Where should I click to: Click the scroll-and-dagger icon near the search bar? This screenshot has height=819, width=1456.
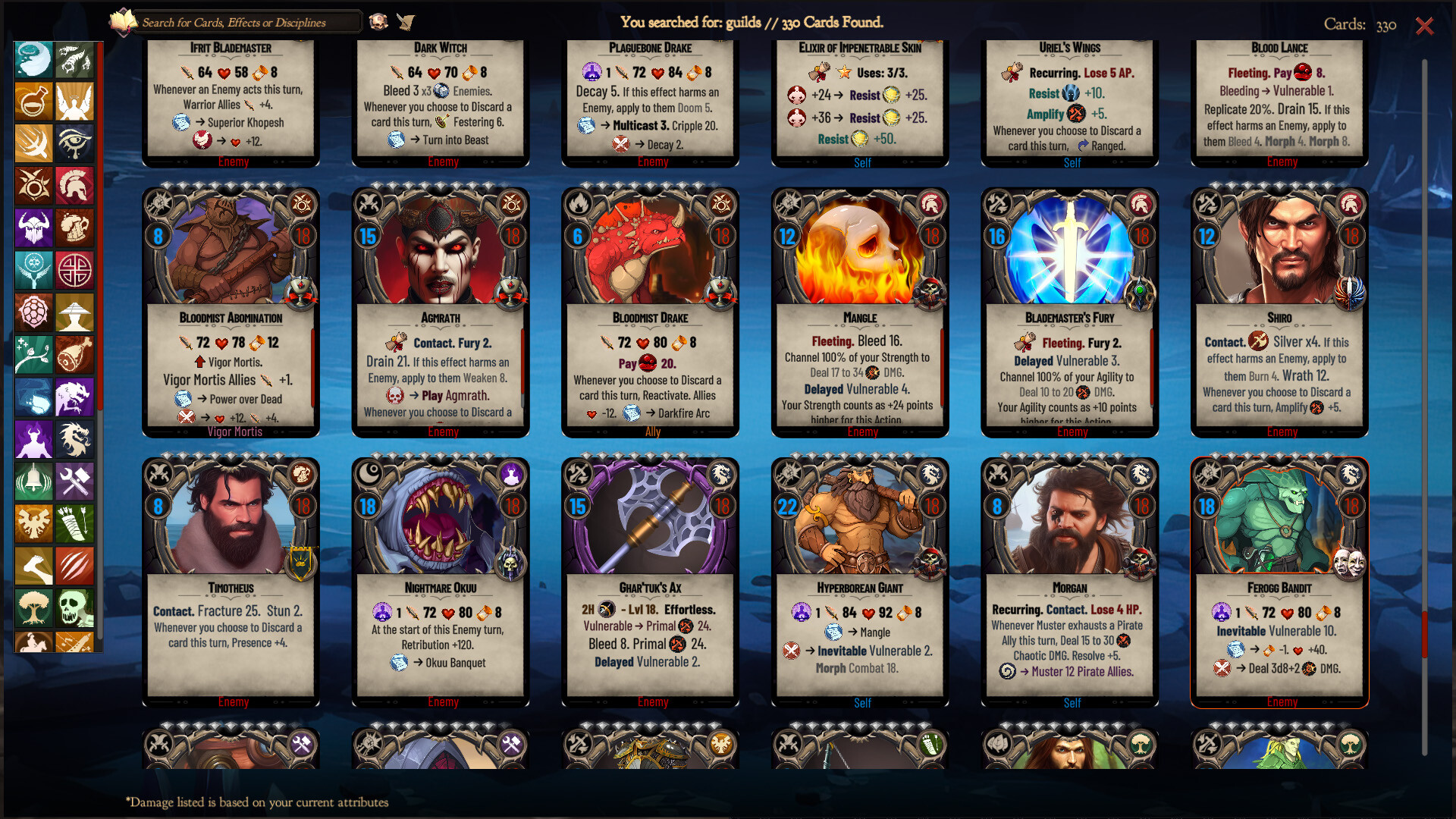click(406, 21)
